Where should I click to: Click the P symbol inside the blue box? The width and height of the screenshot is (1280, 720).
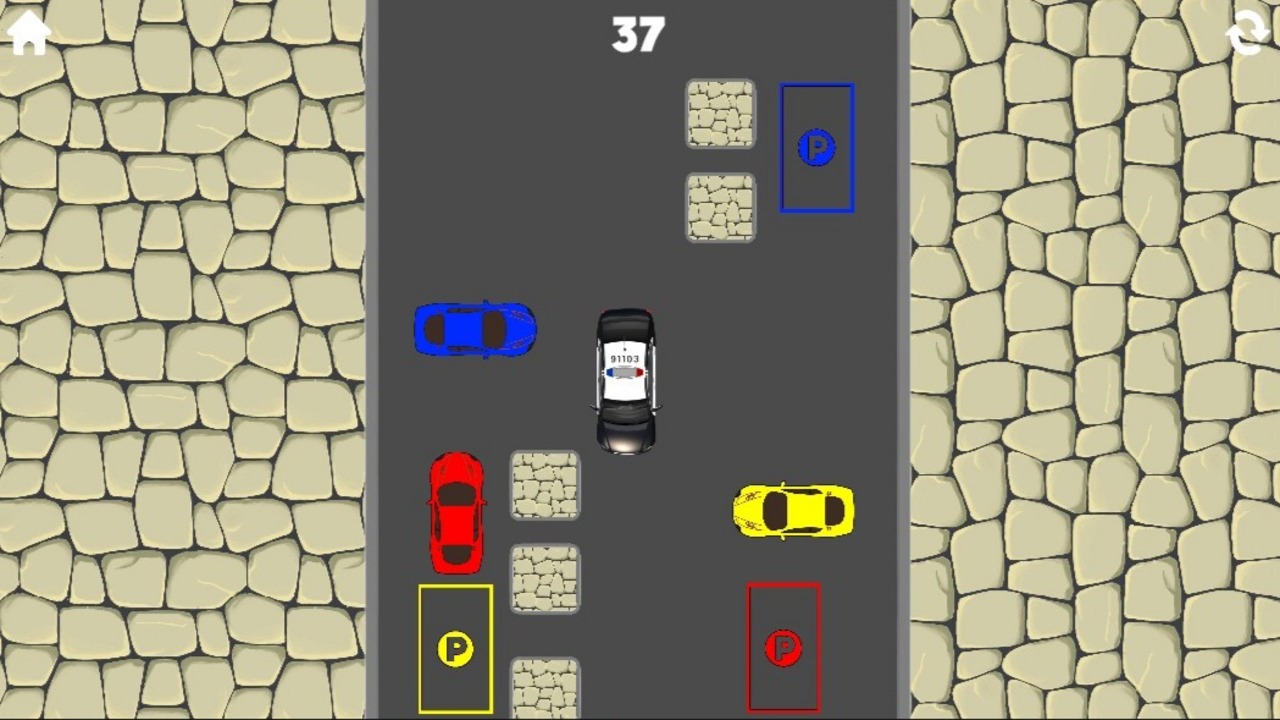tap(817, 147)
